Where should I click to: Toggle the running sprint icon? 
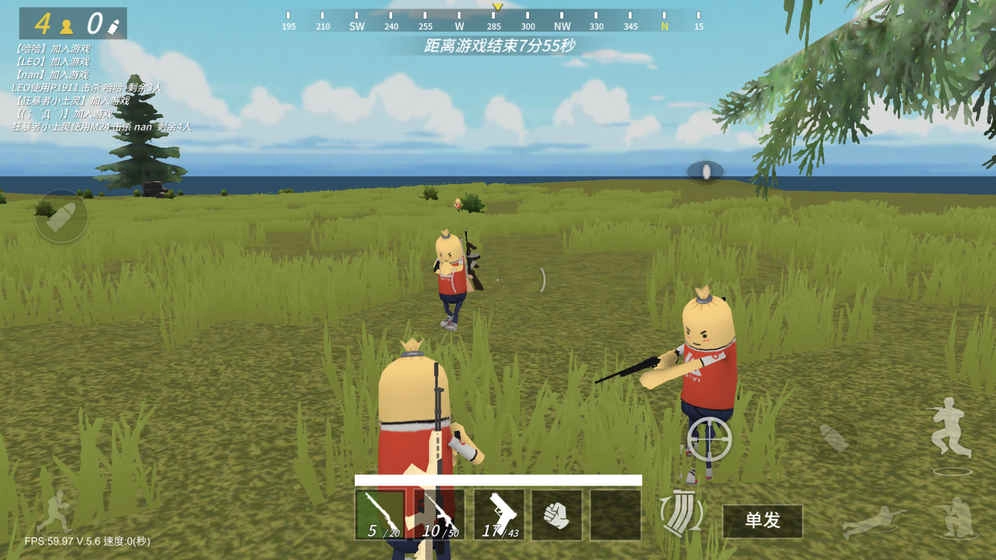pos(55,508)
